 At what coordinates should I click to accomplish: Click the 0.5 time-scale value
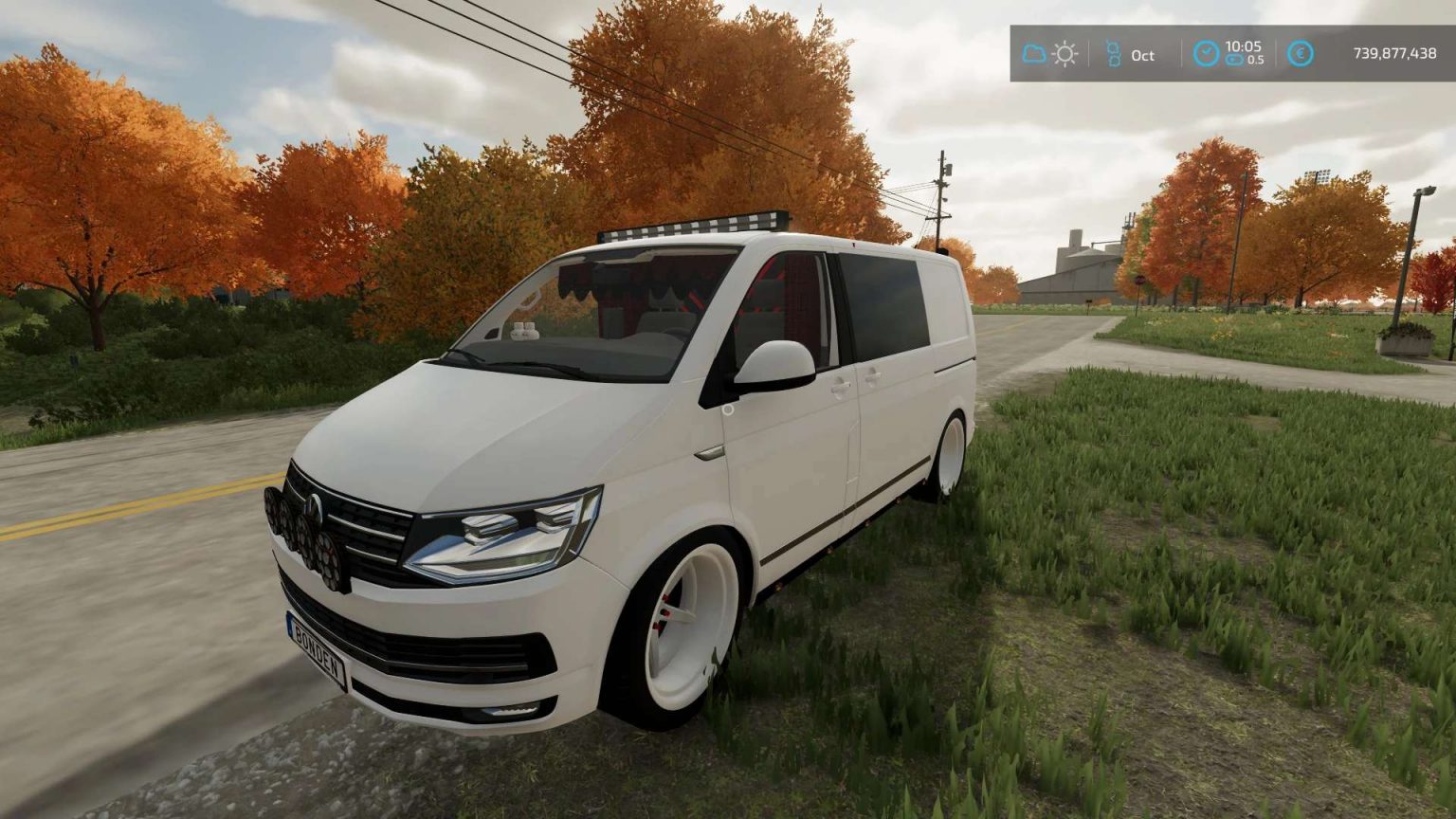tap(1256, 61)
